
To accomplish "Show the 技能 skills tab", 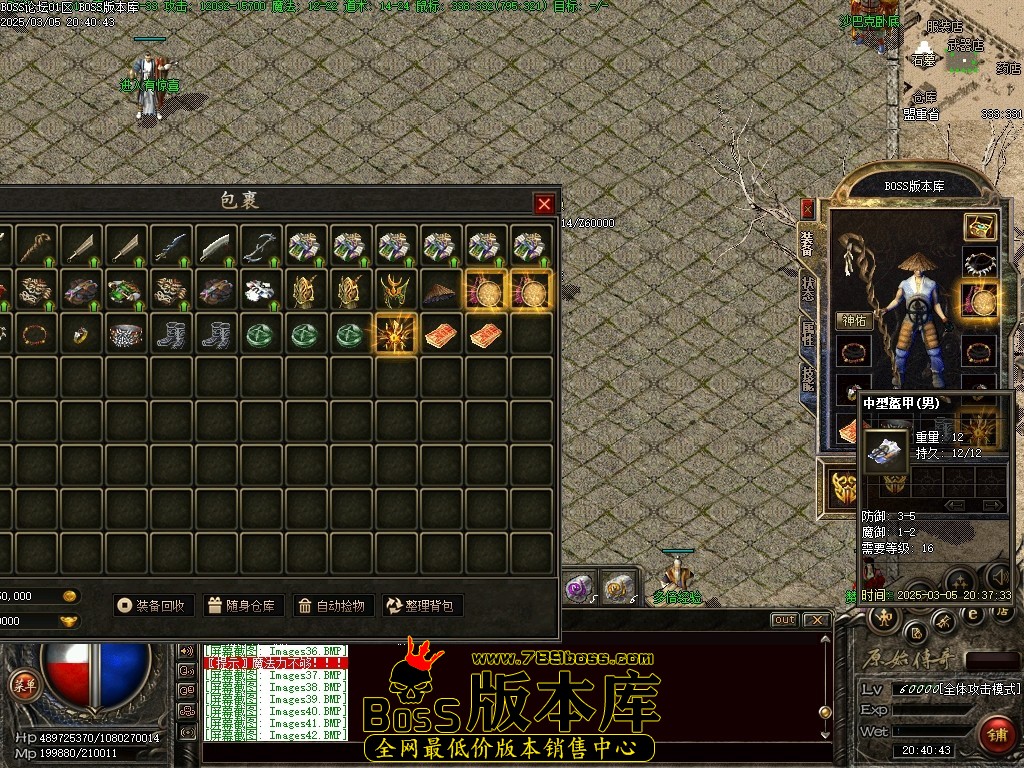I will pos(808,378).
